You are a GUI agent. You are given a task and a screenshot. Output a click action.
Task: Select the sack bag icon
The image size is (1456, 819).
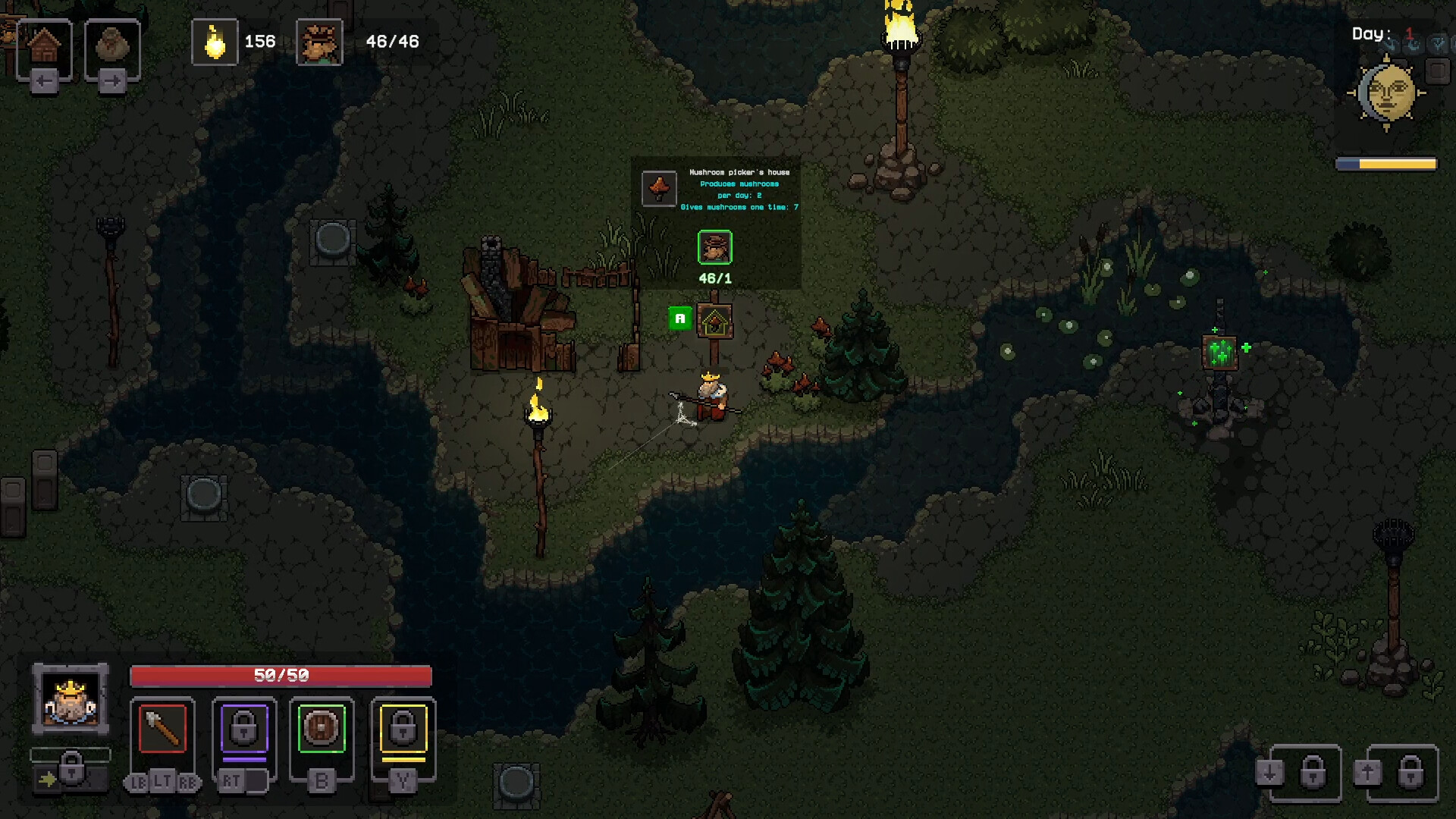point(112,47)
